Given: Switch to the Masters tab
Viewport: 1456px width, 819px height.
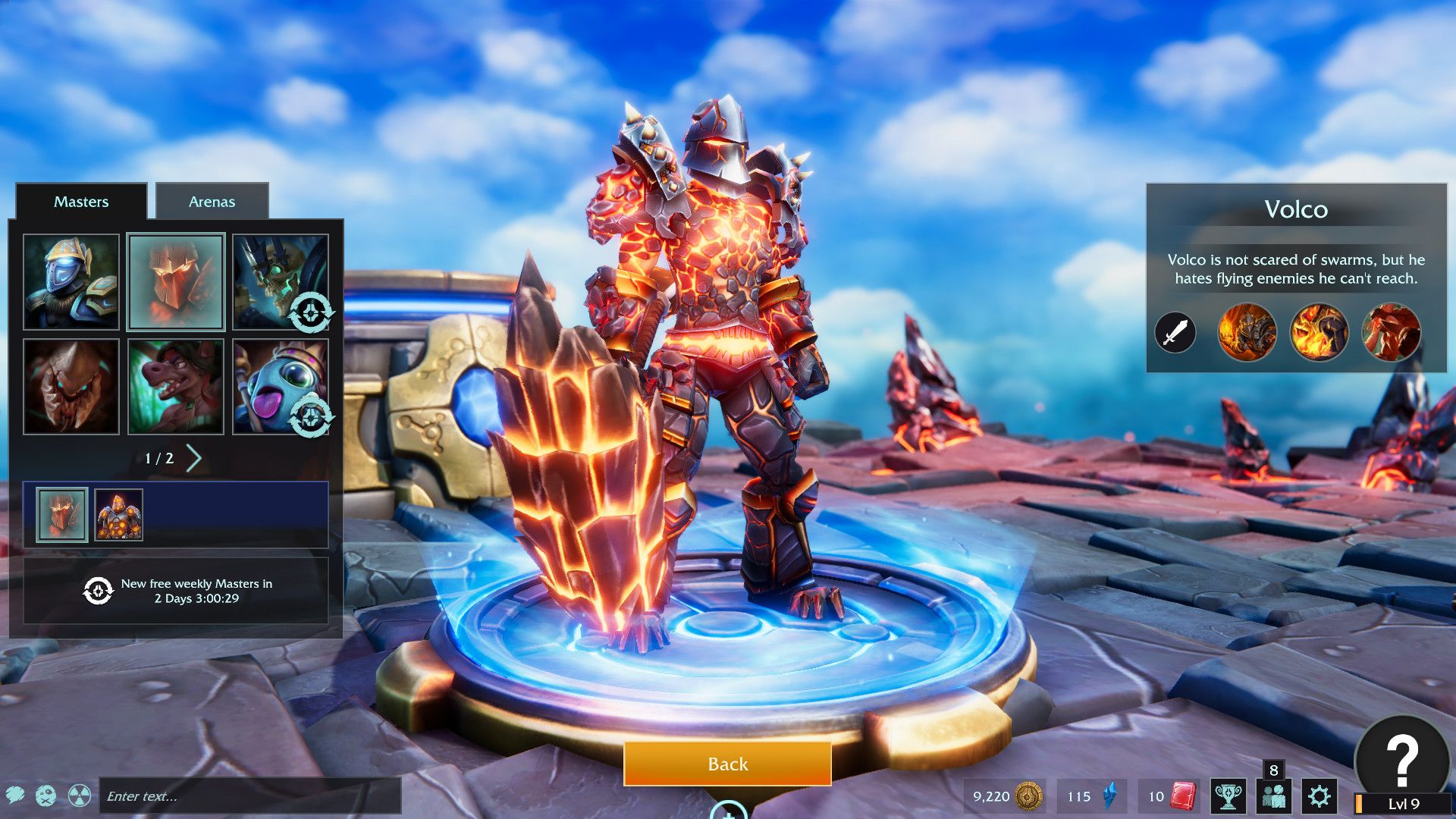Looking at the screenshot, I should 80,202.
